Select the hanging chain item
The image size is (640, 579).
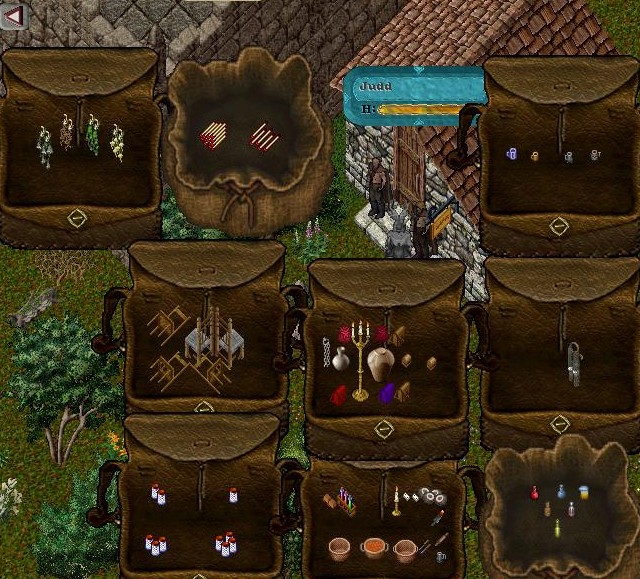point(326,352)
